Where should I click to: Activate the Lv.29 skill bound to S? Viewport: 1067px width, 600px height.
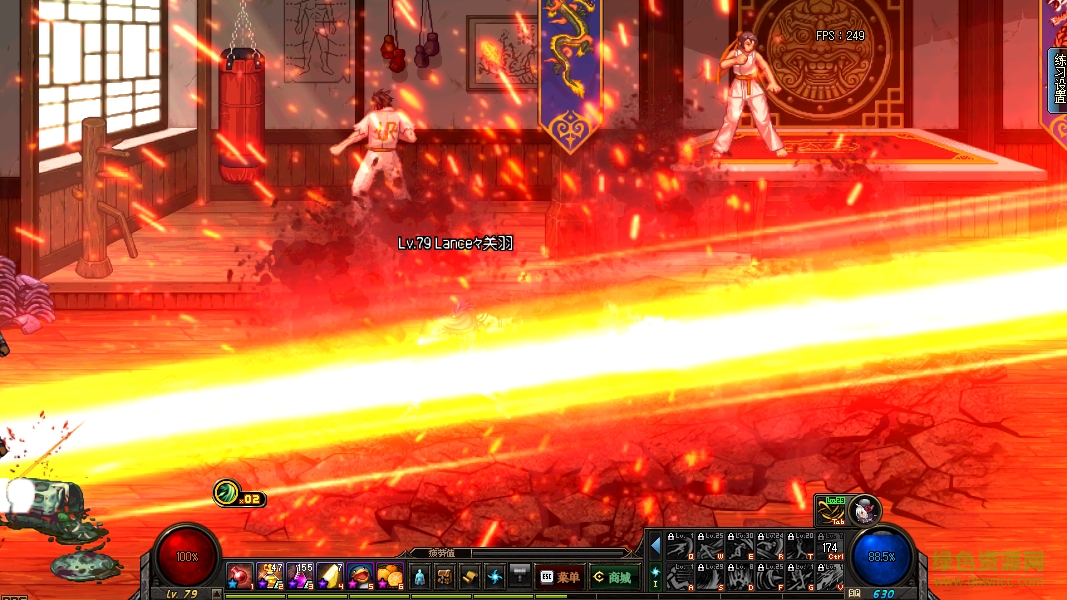[x=711, y=578]
